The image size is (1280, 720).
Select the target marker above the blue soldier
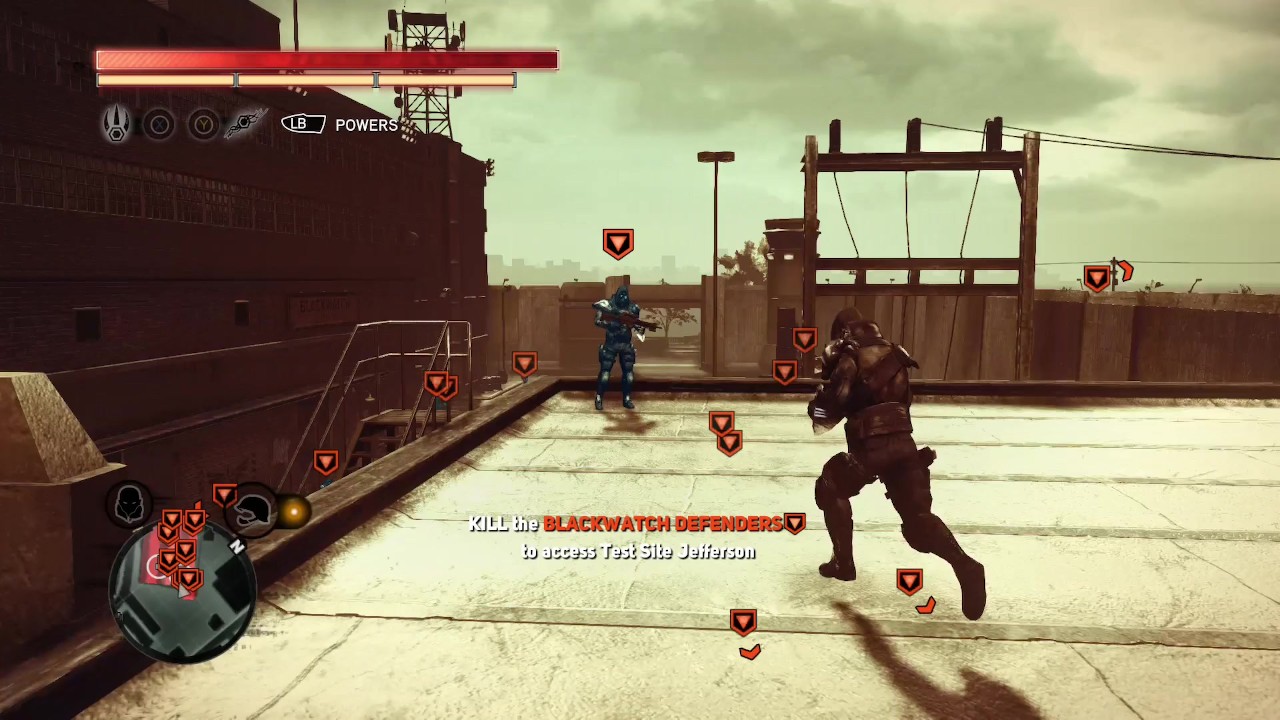click(618, 243)
